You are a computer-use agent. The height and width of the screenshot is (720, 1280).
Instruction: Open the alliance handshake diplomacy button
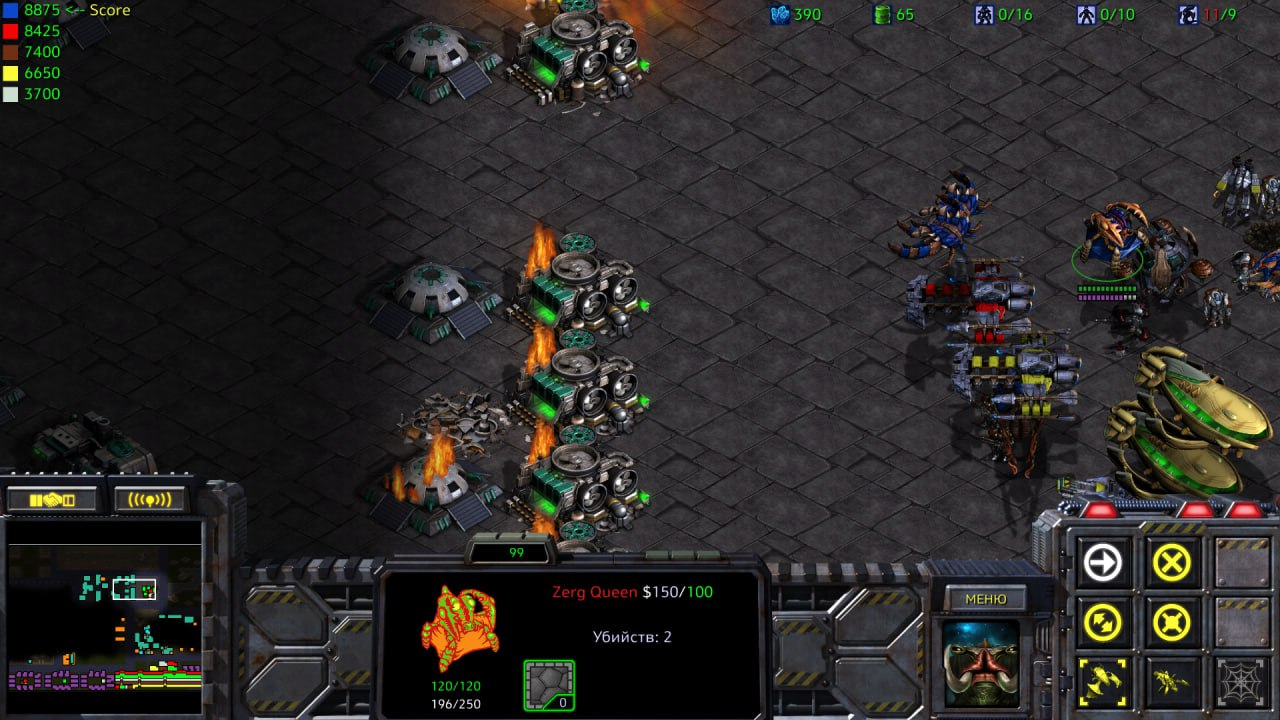[x=53, y=499]
